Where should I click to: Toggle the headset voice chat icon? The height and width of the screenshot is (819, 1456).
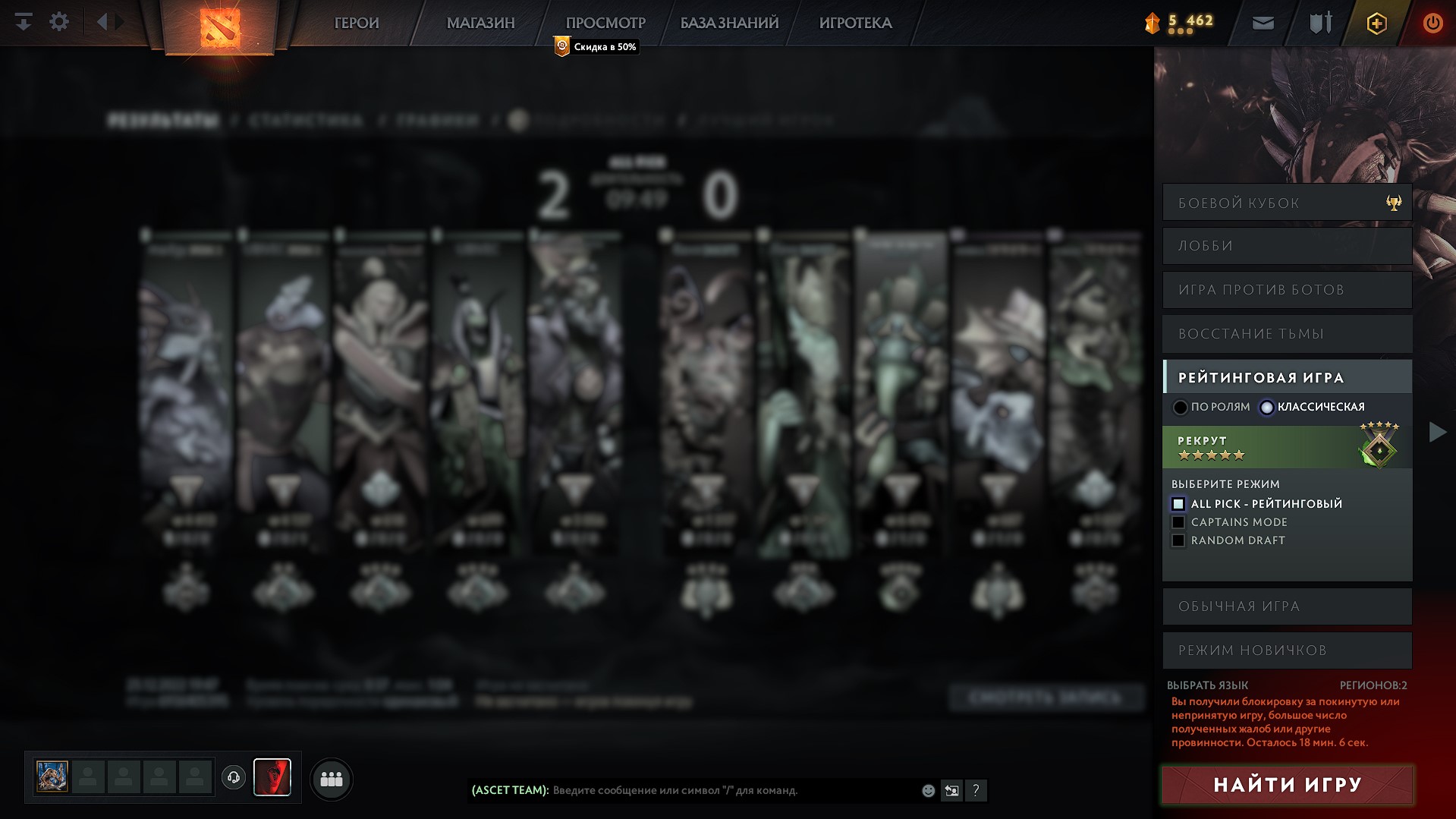point(234,778)
